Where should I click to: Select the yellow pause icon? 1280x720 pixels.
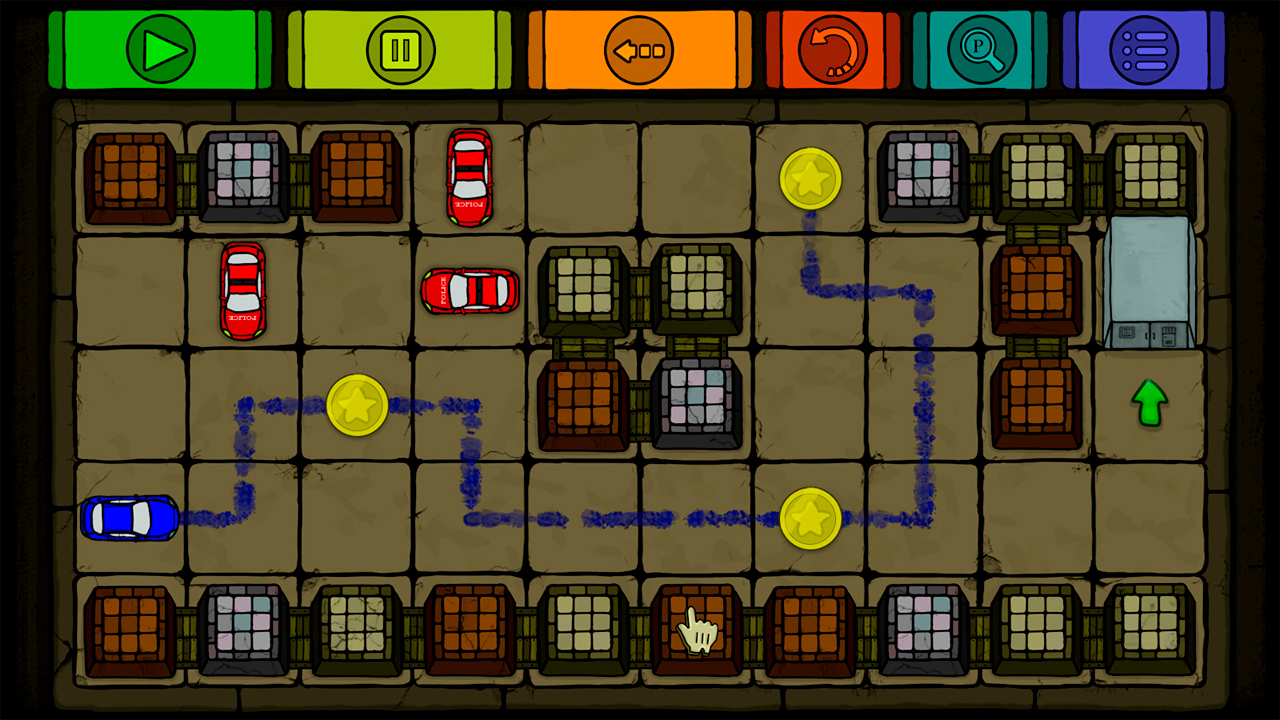[399, 51]
